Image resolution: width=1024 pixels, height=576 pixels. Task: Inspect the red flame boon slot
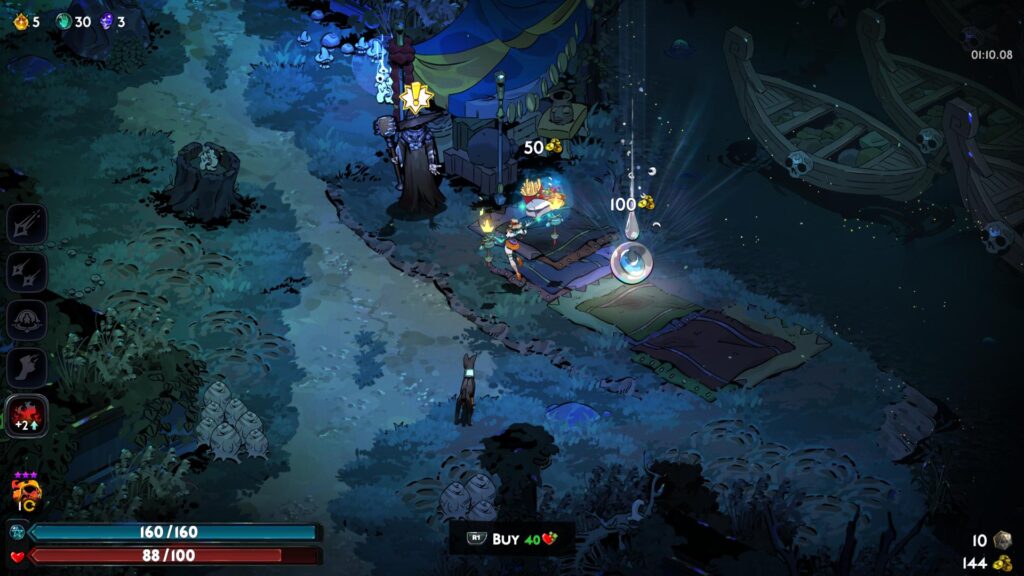click(26, 416)
